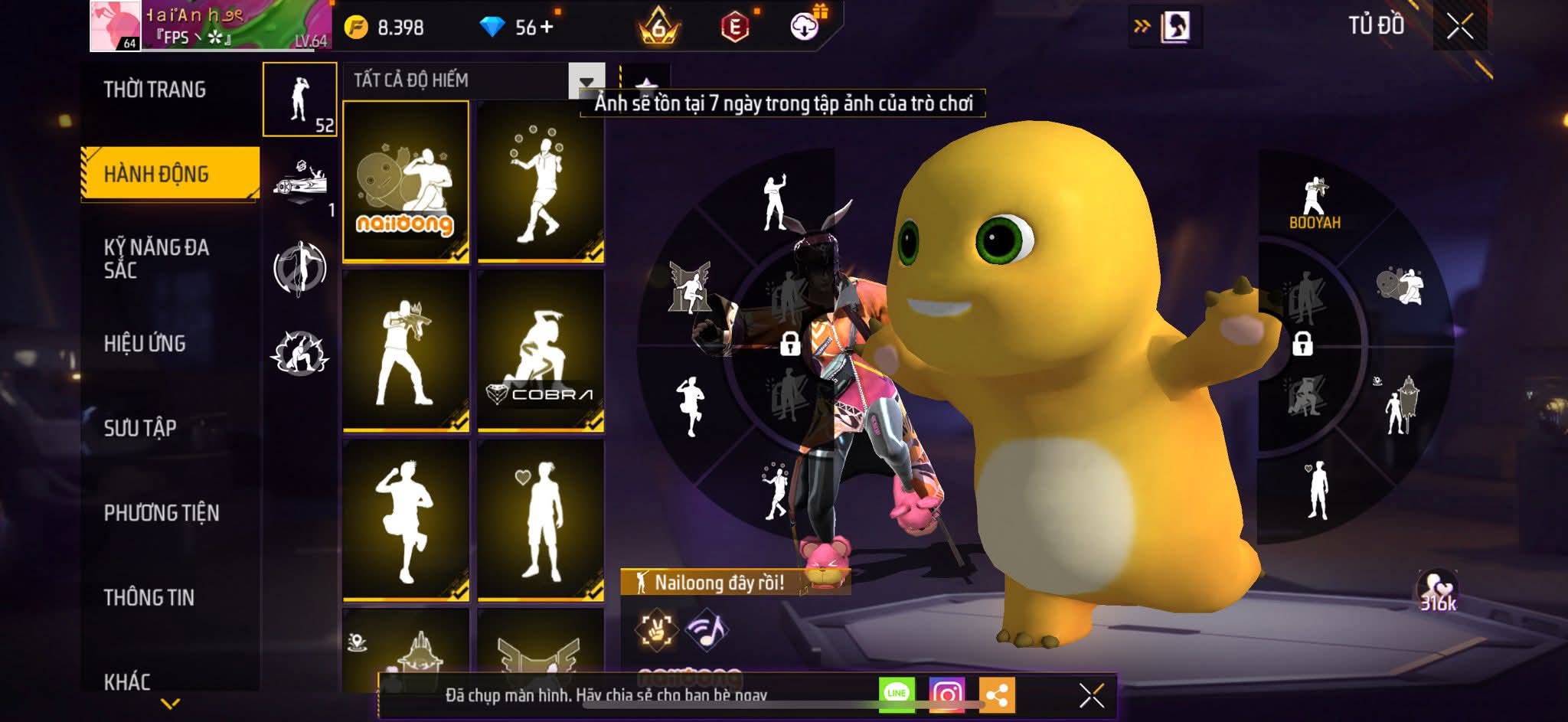Open the emote tab showing 52
Image resolution: width=1568 pixels, height=722 pixels.
(x=300, y=100)
